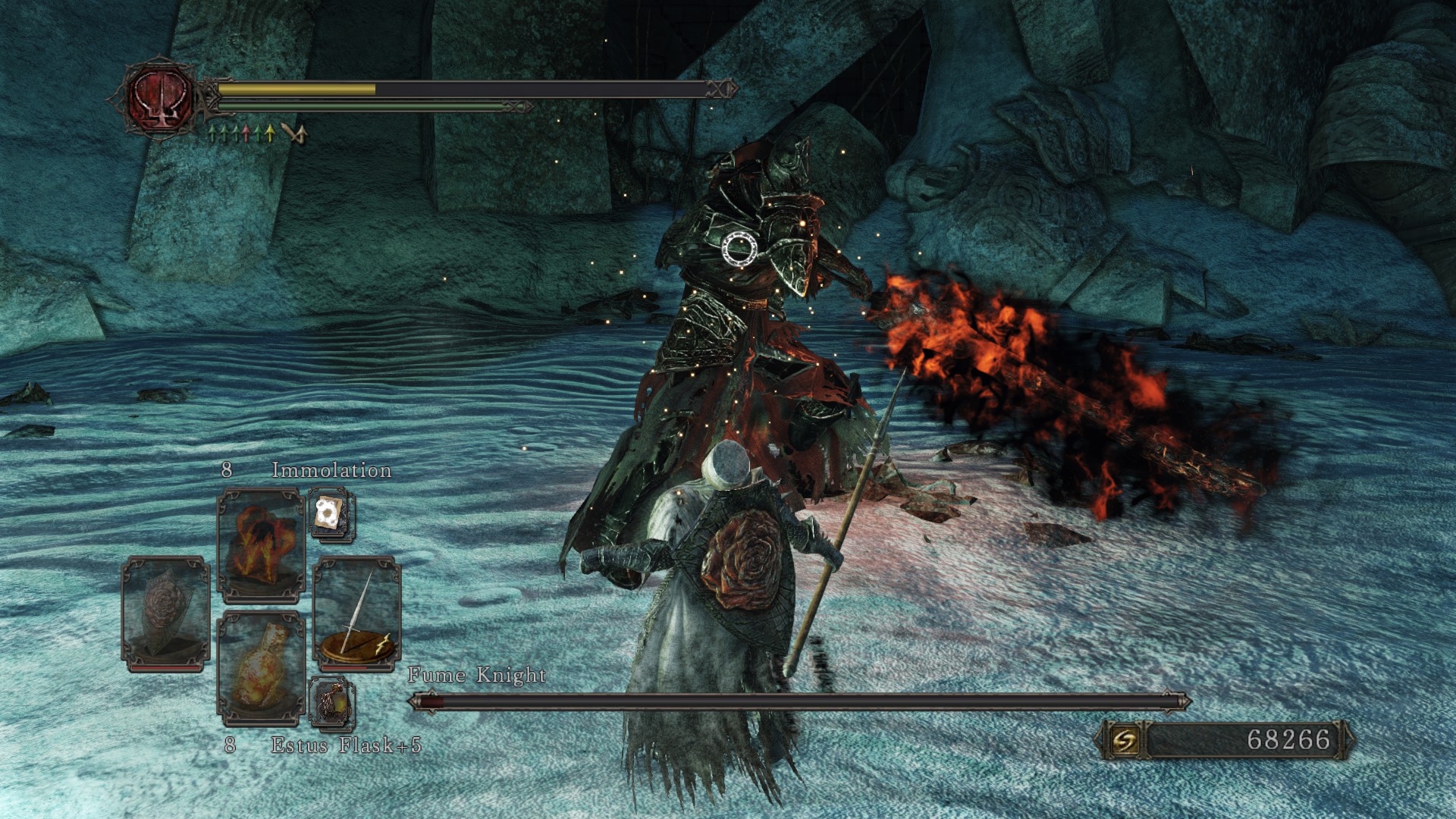The width and height of the screenshot is (1456, 819).
Task: Select the Immolation spell slot
Action: click(261, 544)
